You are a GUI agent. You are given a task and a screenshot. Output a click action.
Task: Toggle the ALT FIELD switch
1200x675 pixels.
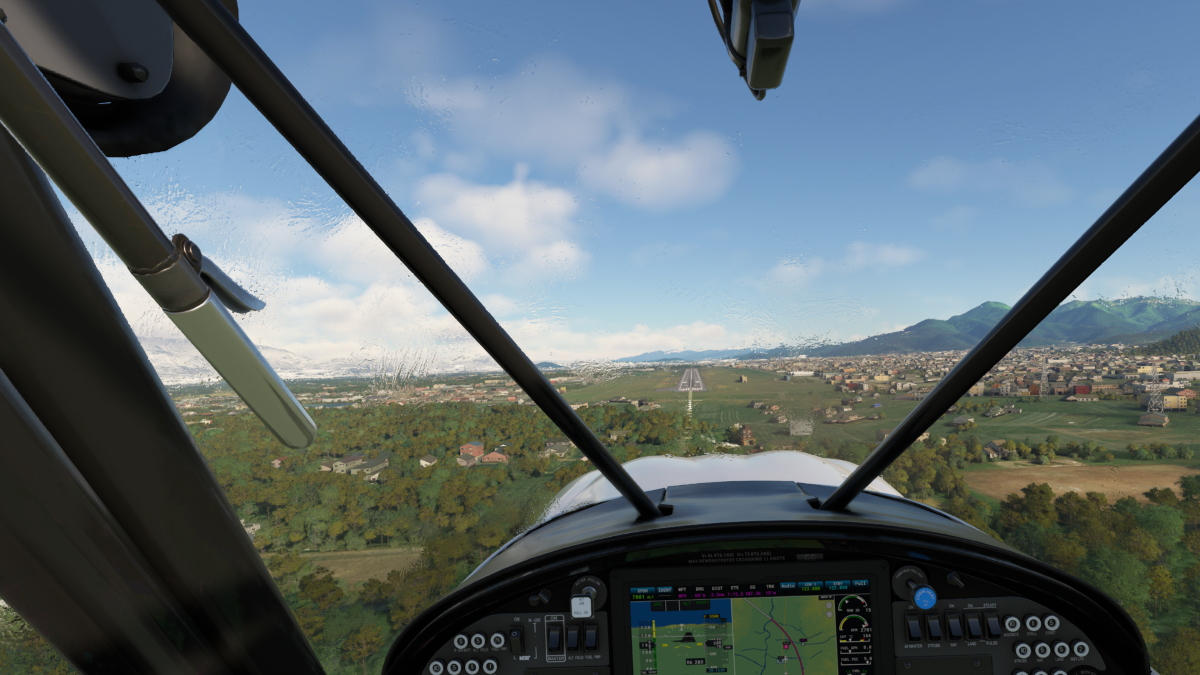point(573,637)
